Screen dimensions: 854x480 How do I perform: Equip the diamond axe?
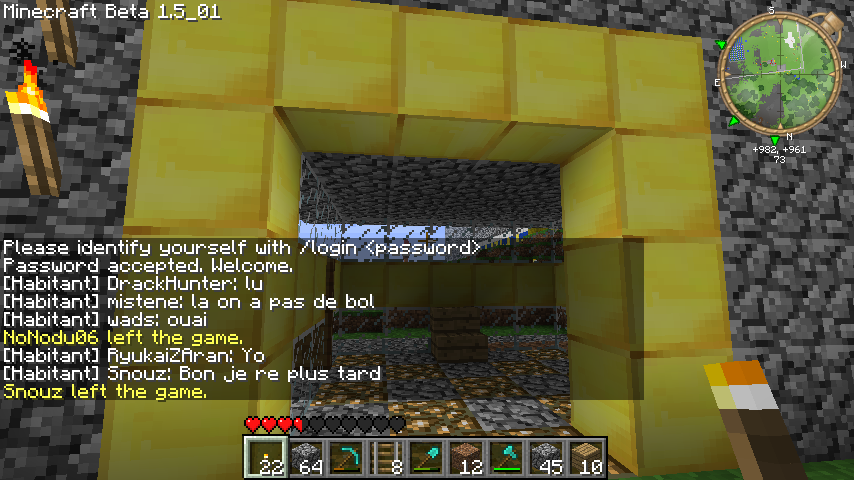coord(507,458)
